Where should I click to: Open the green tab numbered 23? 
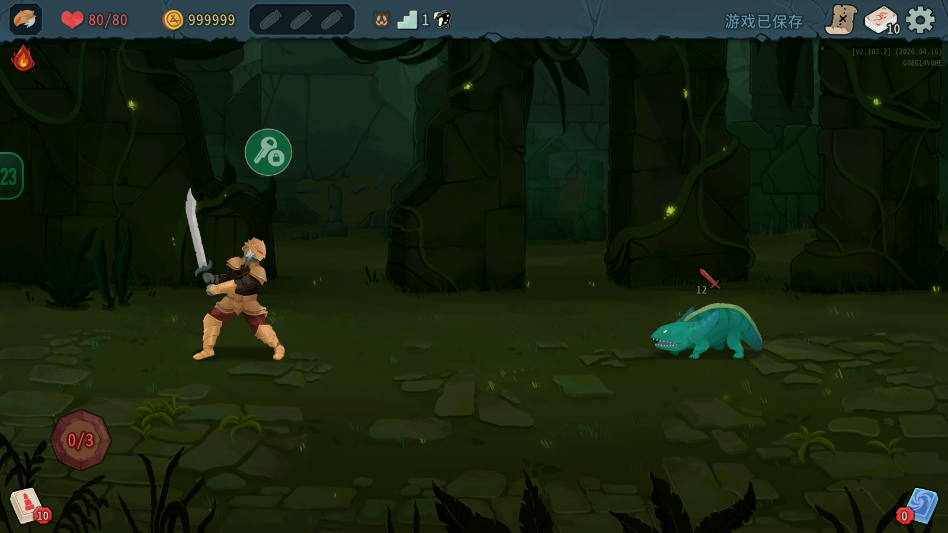click(10, 176)
